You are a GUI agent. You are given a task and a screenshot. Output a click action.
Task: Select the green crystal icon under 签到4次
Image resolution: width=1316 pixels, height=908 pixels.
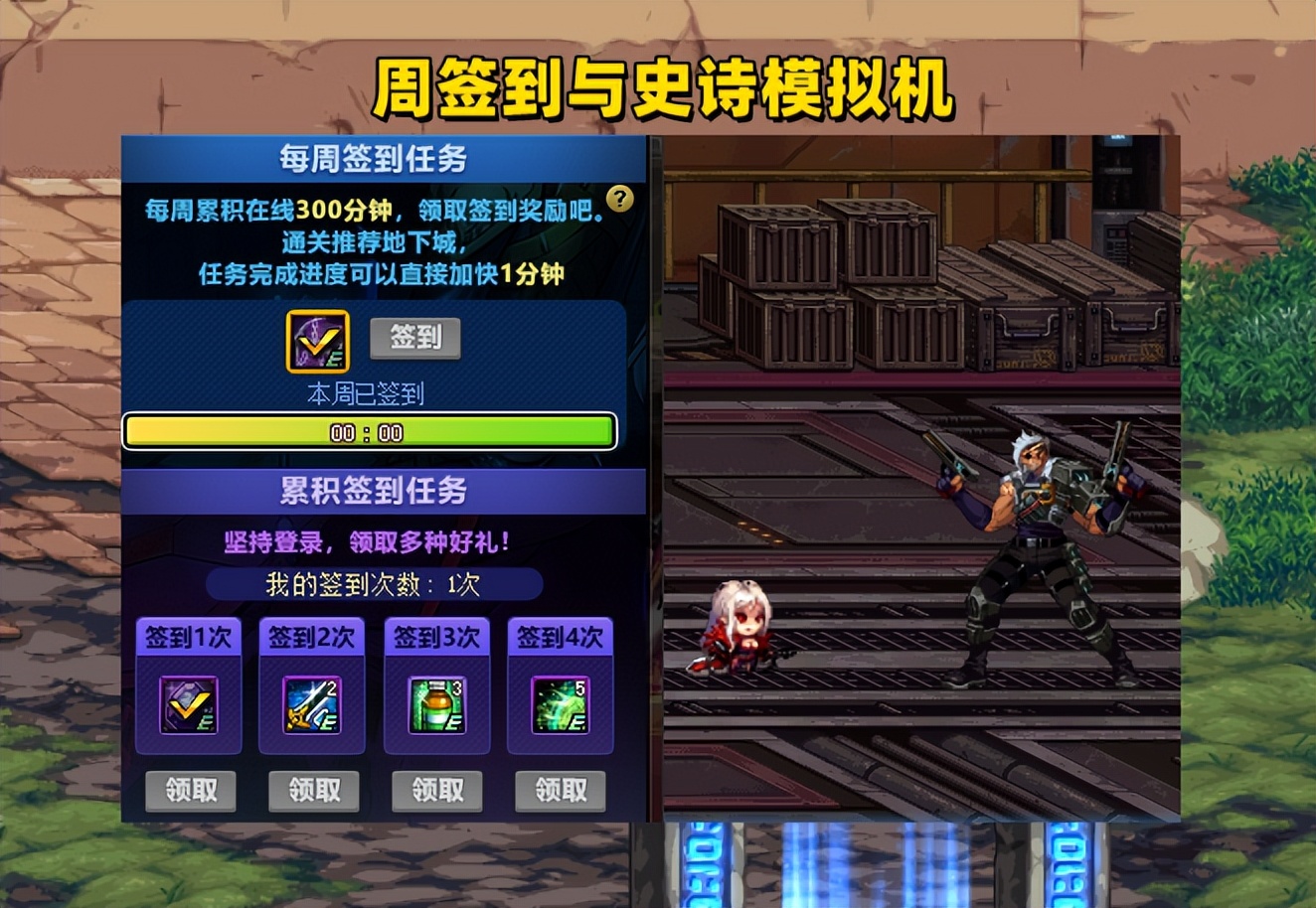pyautogui.click(x=559, y=705)
